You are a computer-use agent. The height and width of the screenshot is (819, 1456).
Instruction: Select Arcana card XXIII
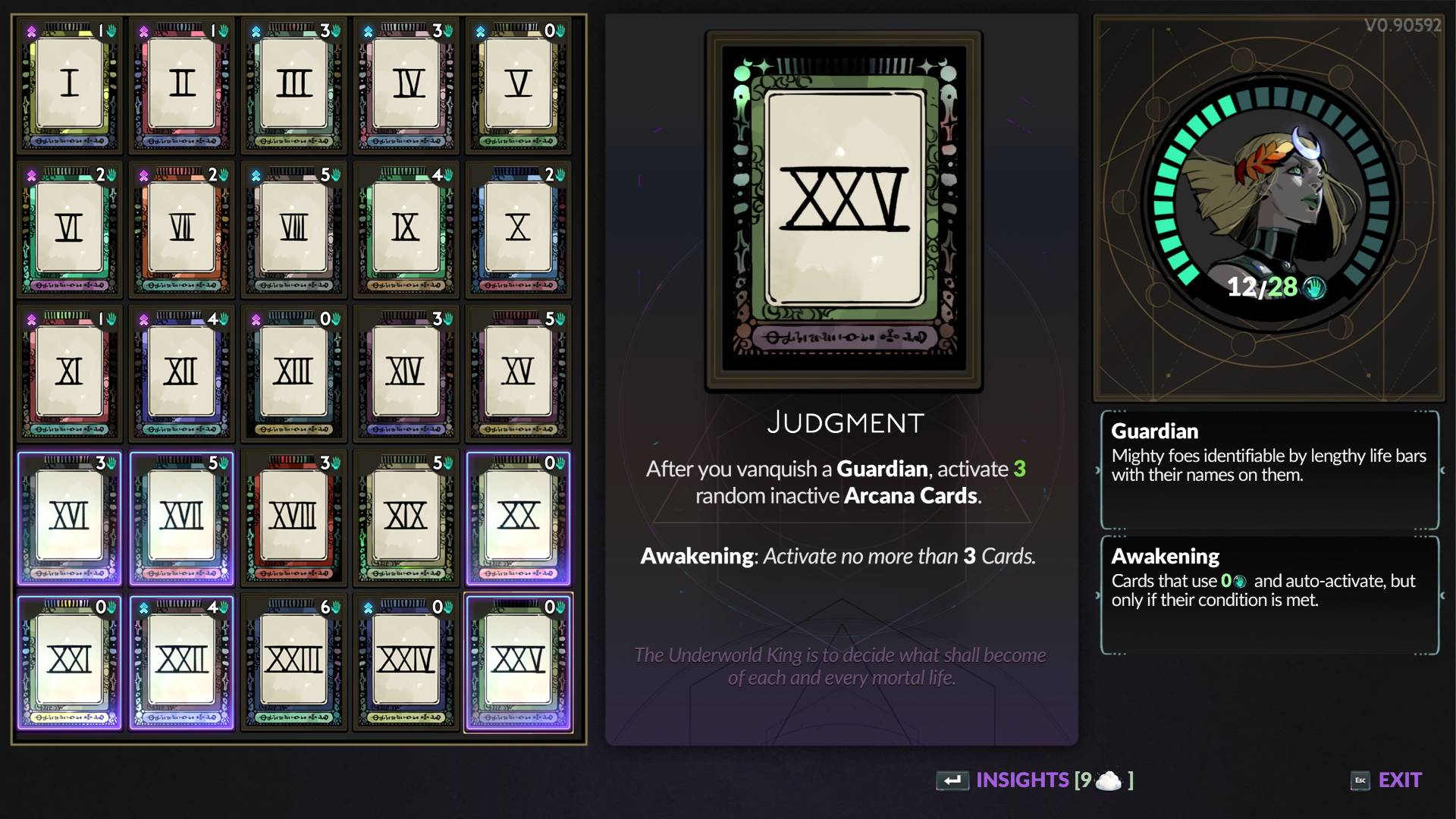tap(294, 661)
